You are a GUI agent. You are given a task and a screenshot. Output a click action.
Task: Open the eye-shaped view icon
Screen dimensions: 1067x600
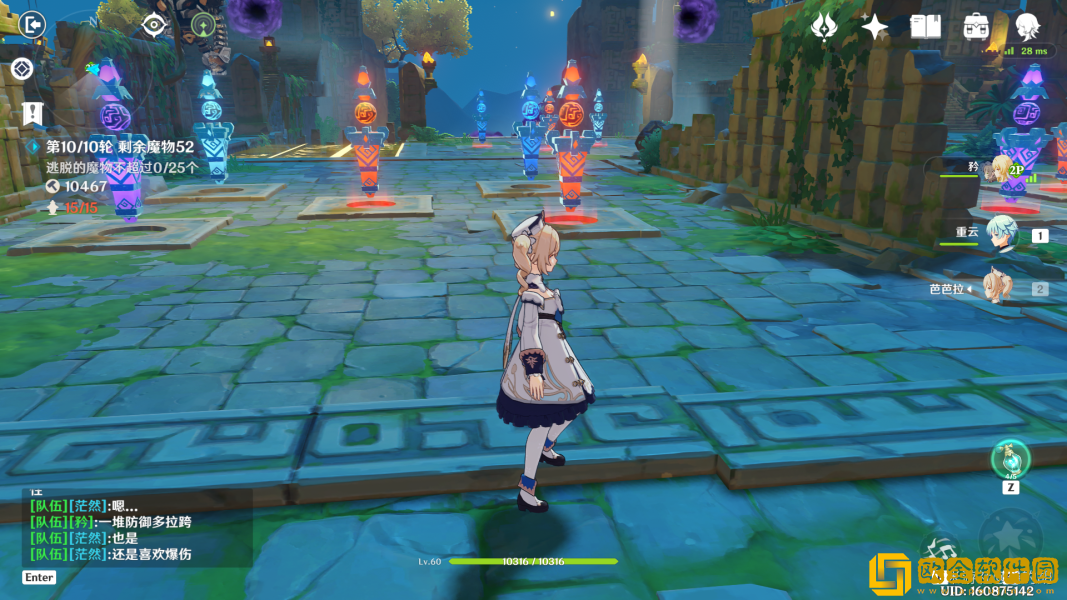[x=154, y=25]
